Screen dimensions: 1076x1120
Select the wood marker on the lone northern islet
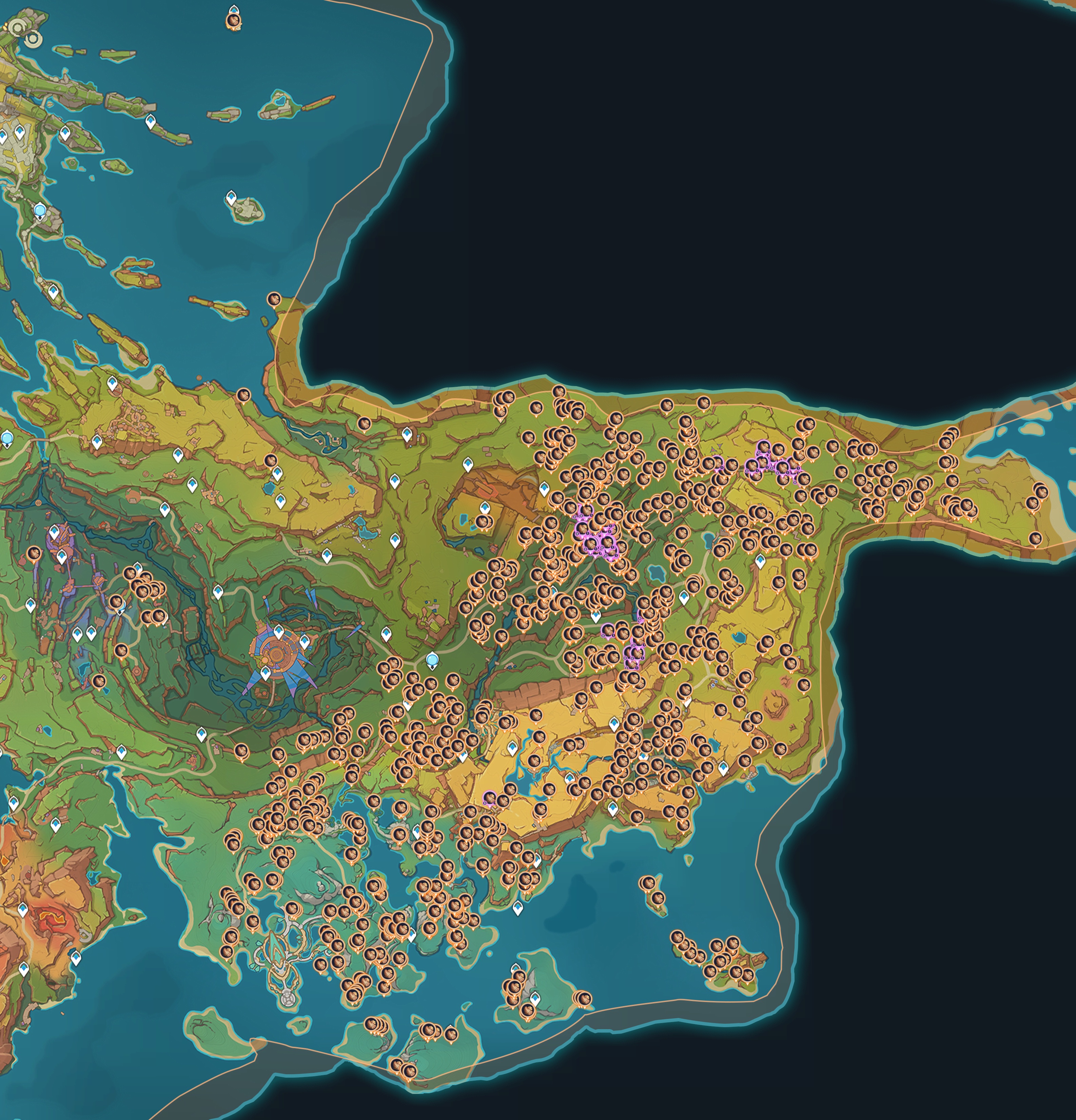coord(233,21)
